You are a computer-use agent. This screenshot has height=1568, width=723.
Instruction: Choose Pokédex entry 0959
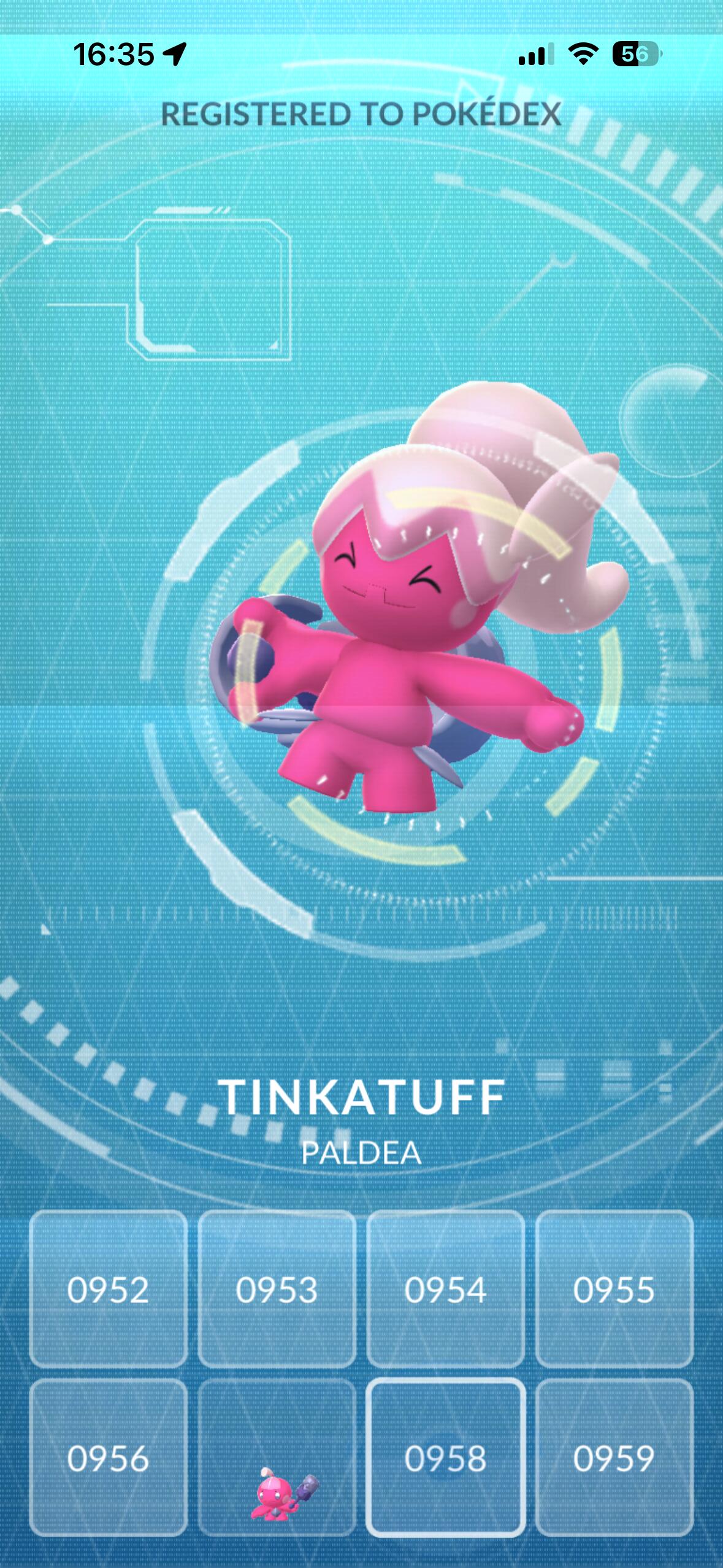coord(614,1458)
